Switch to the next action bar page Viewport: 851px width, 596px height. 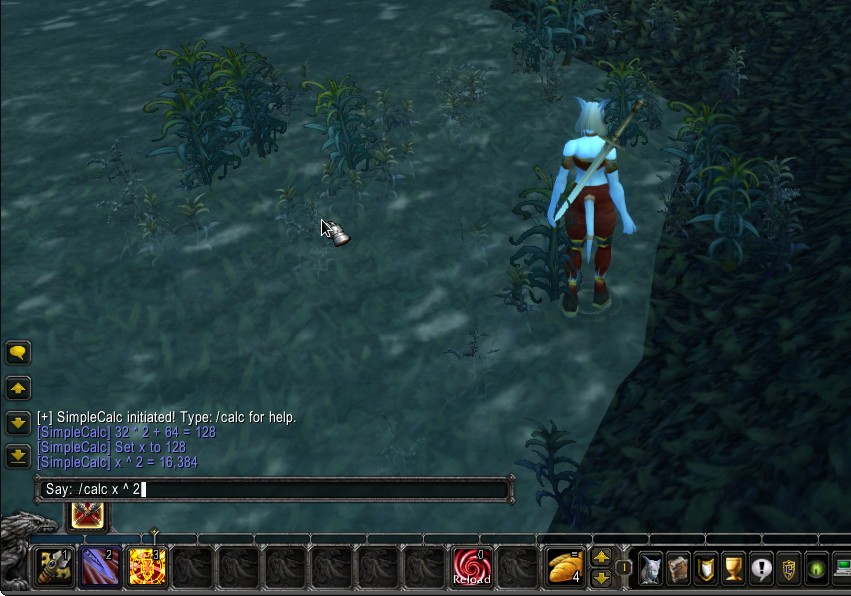[601, 578]
